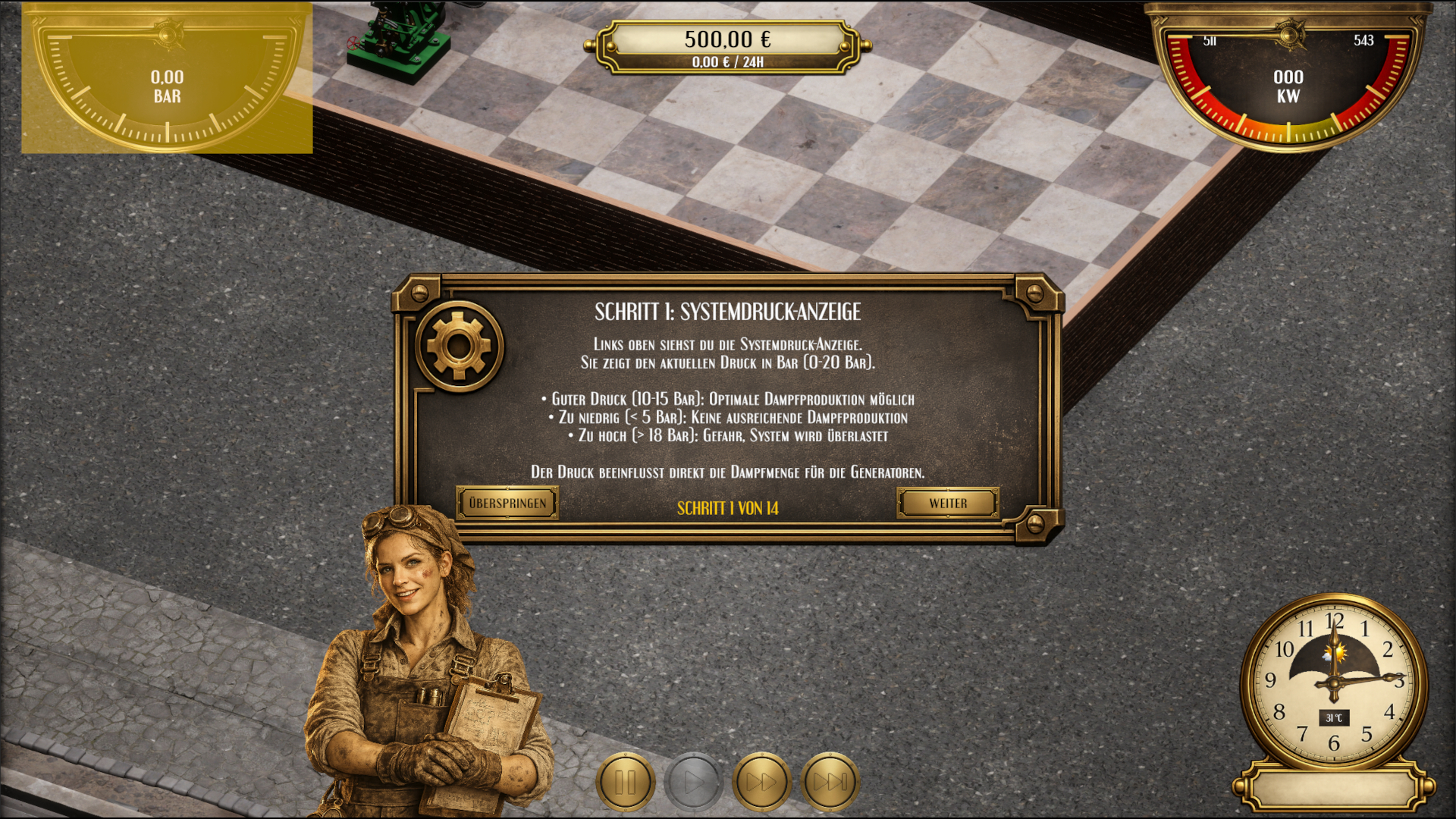Resume normal game speed with play button
The height and width of the screenshot is (819, 1456).
[692, 781]
